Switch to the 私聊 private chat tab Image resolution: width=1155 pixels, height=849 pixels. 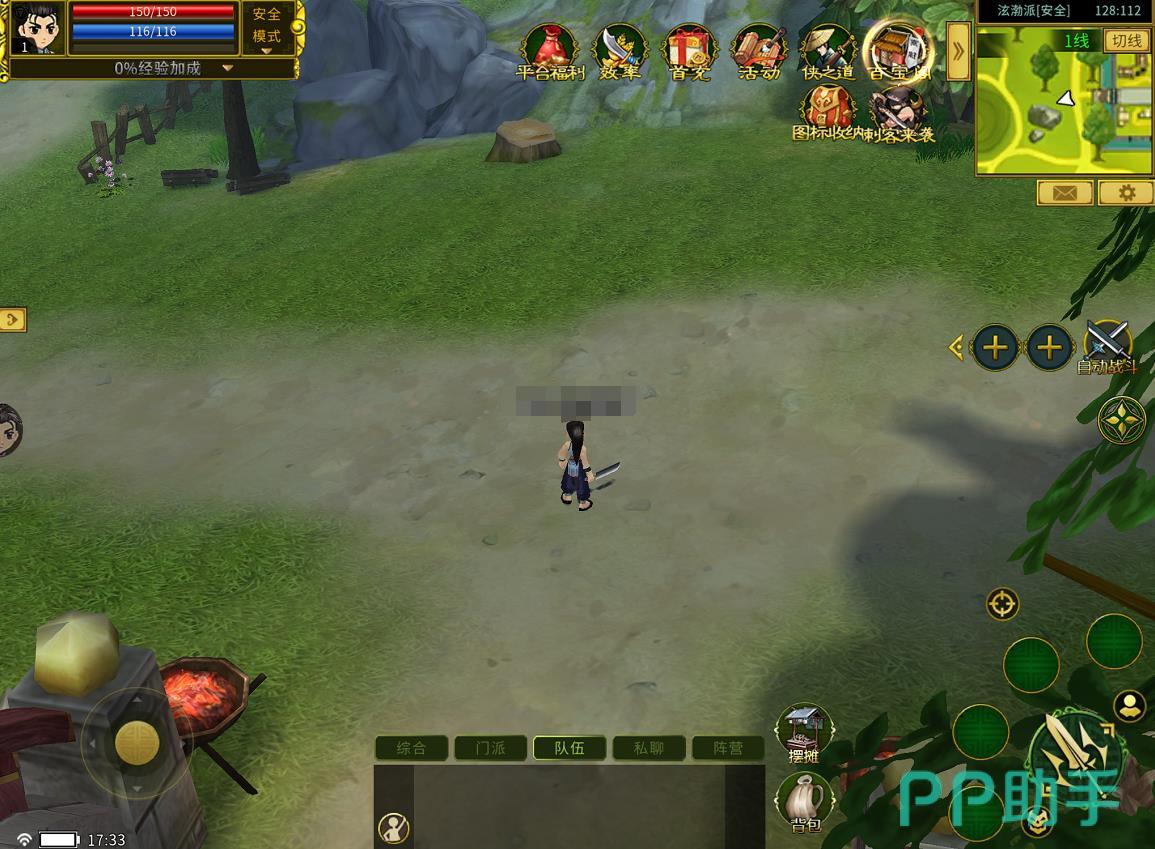point(649,748)
